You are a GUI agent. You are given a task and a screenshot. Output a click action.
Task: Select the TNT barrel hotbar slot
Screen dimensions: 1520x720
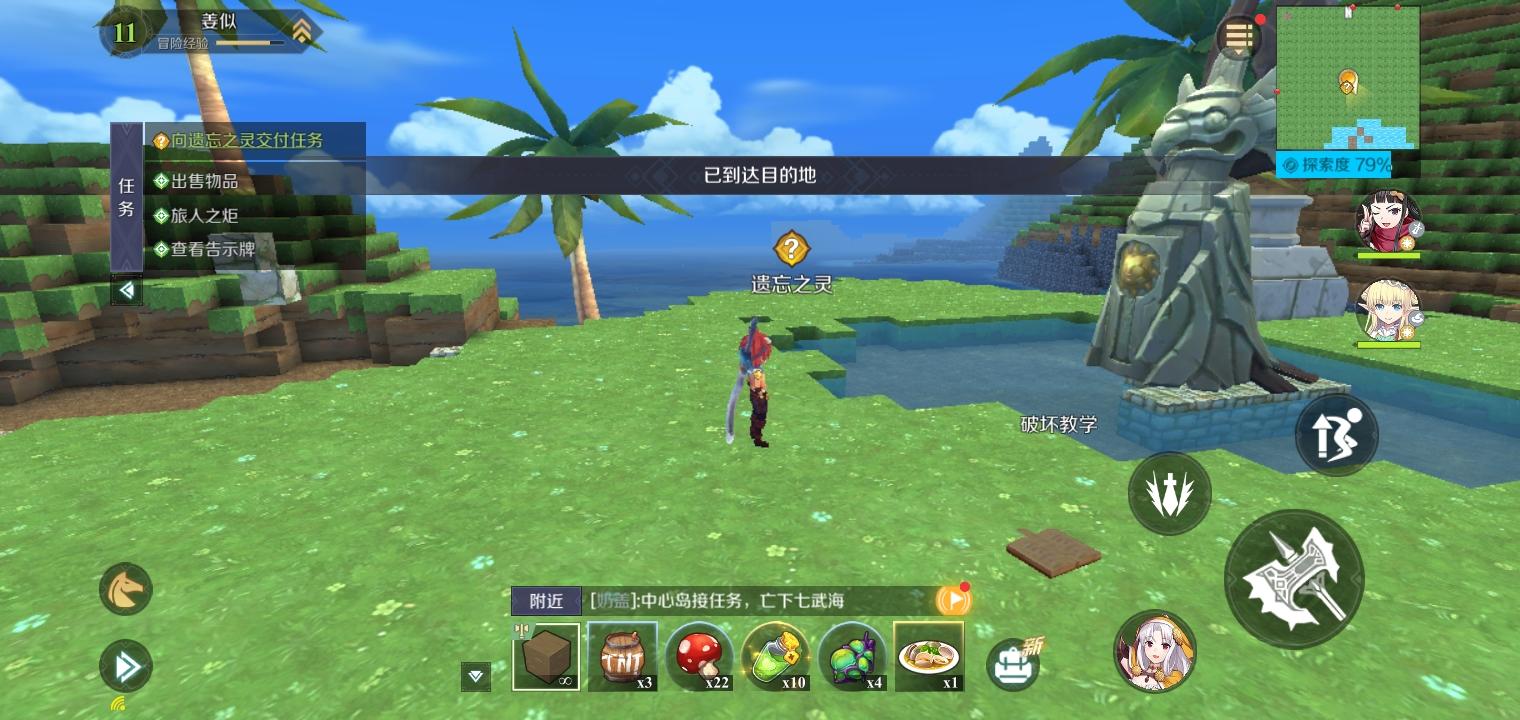pos(623,656)
